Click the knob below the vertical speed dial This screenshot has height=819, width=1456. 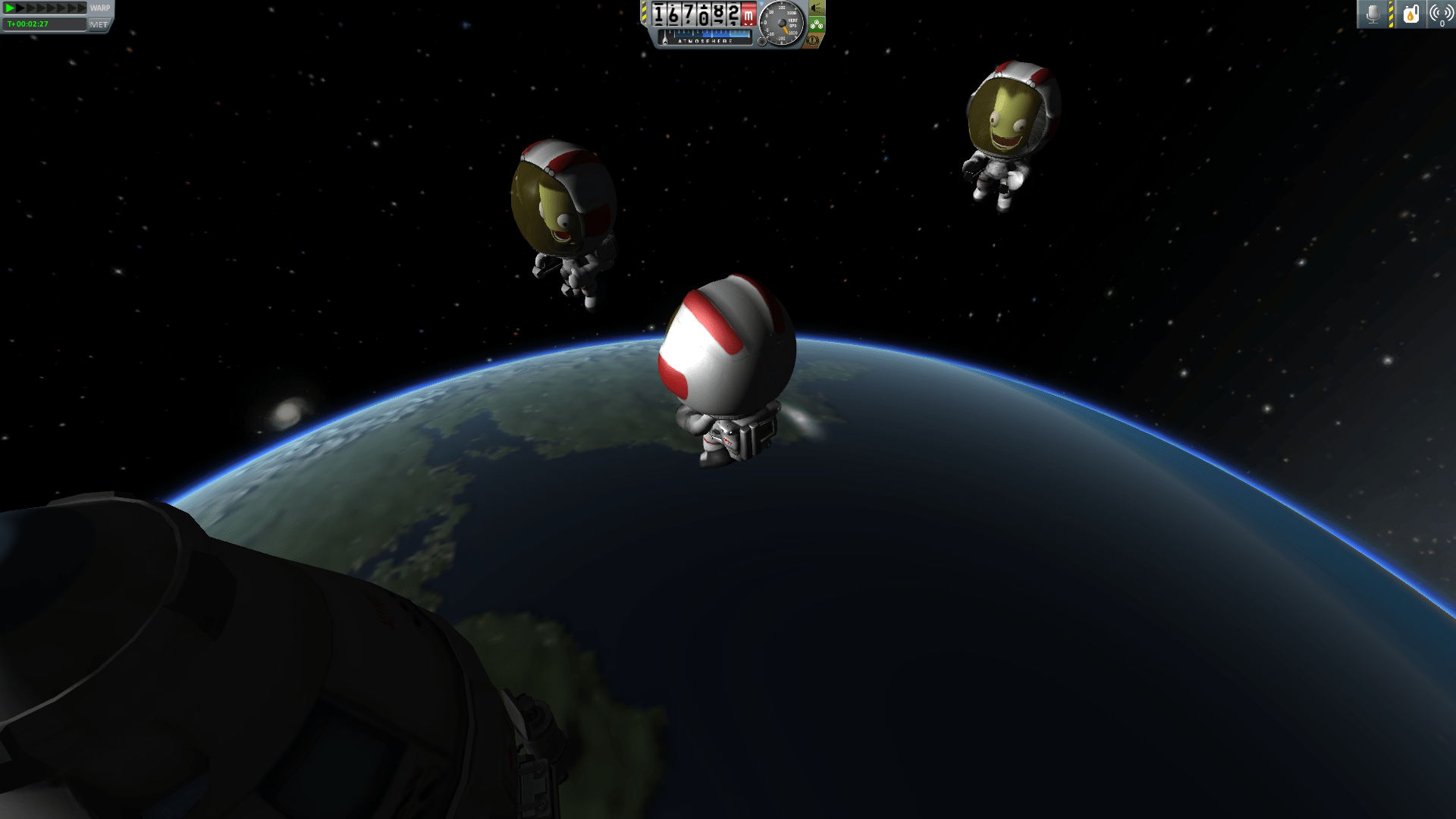pos(762,42)
